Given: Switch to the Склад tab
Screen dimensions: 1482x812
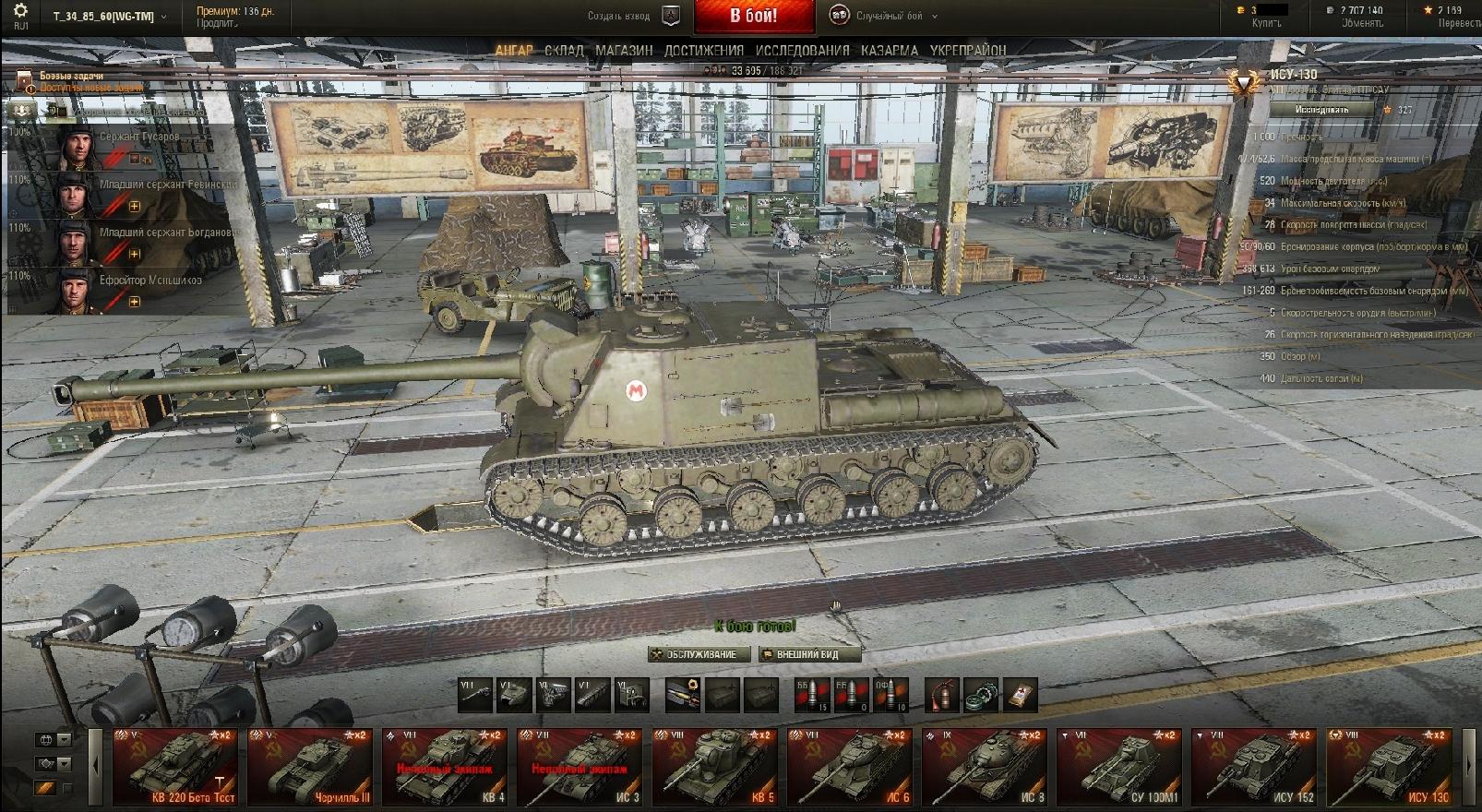Looking at the screenshot, I should click(564, 51).
